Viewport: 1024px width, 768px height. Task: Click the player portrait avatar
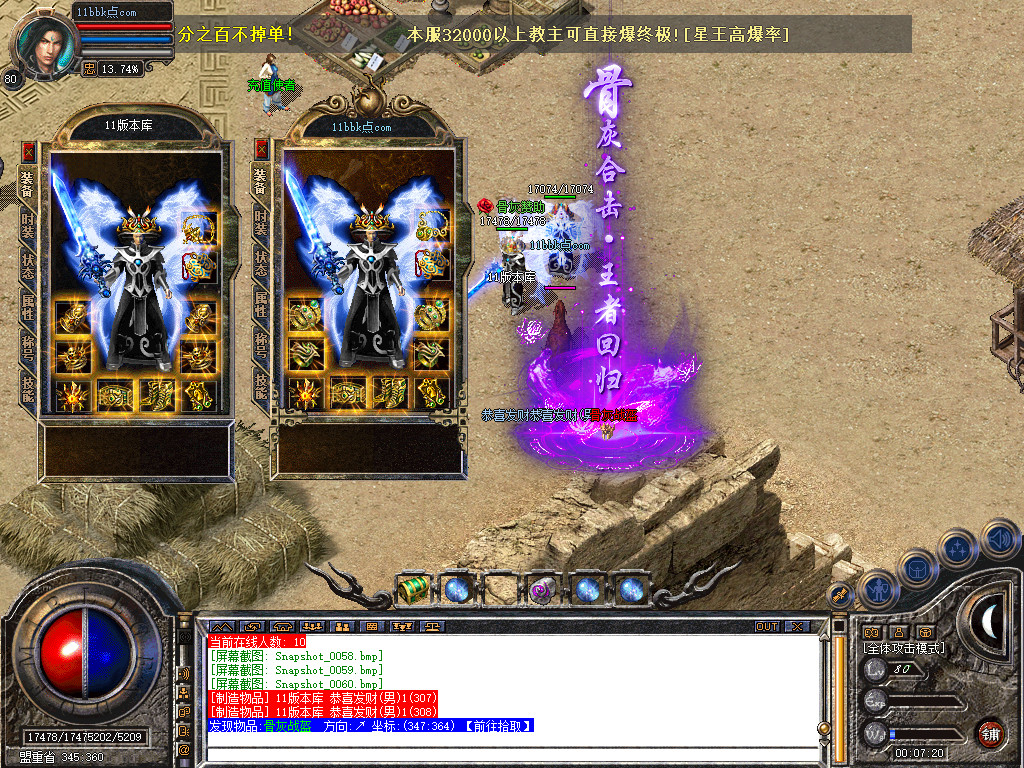[x=43, y=42]
